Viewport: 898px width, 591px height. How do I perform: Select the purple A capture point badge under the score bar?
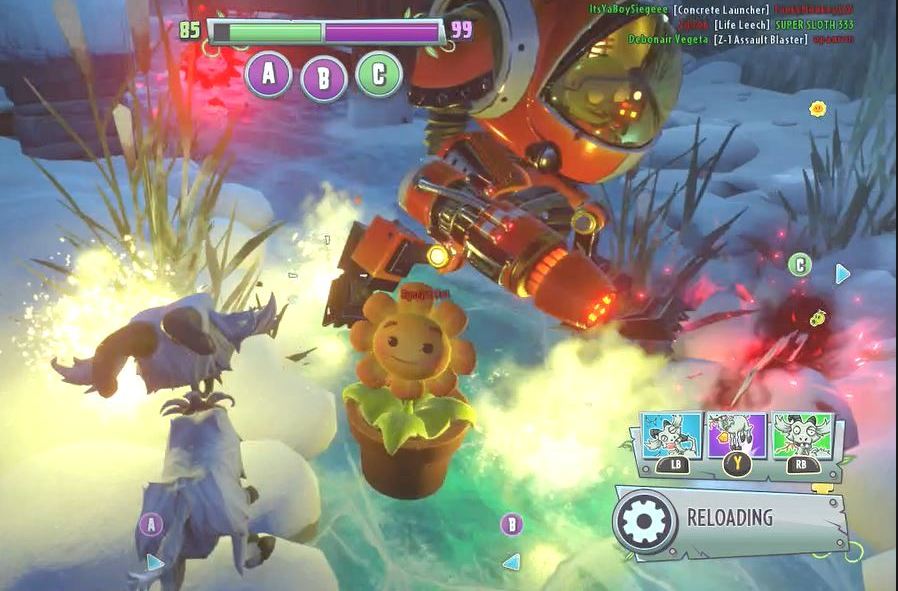pos(268,73)
